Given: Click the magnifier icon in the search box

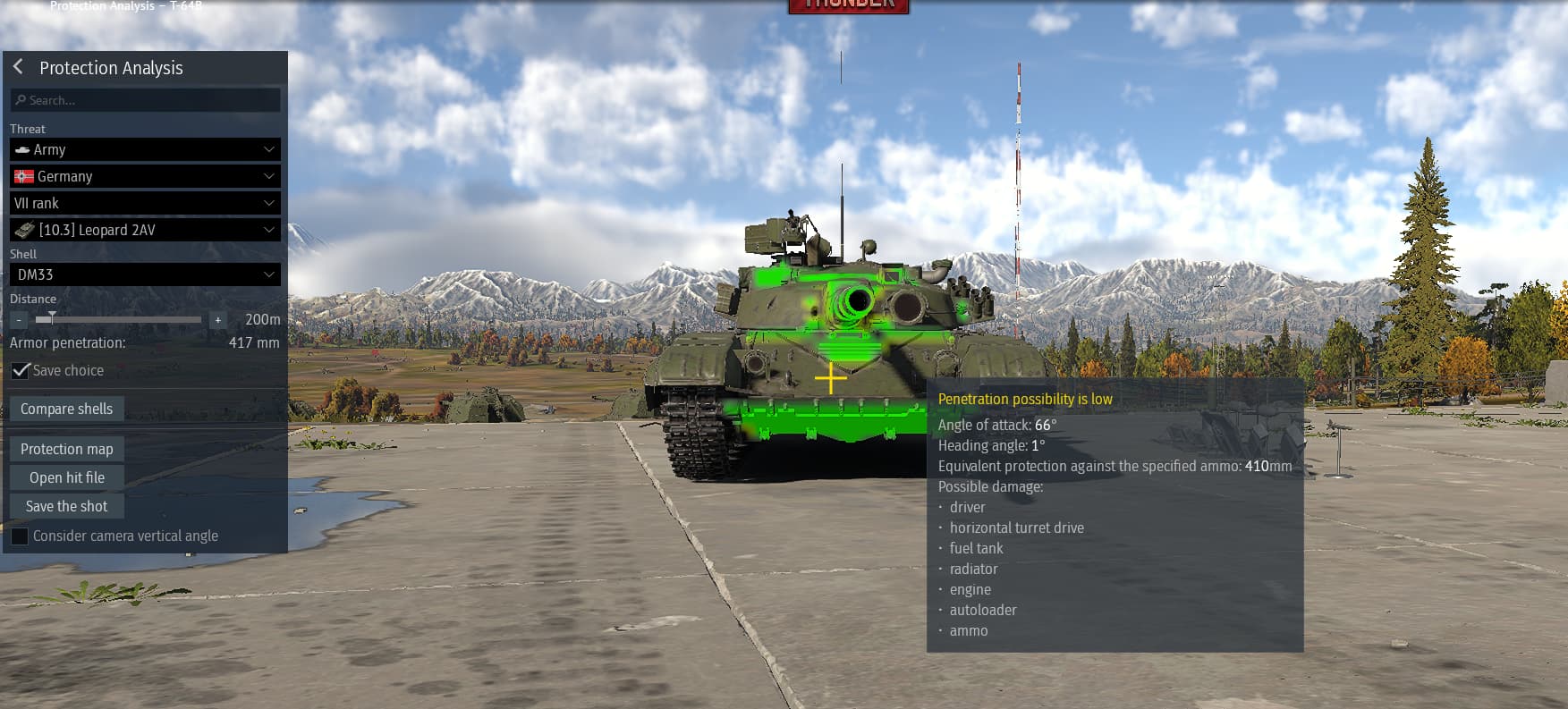Looking at the screenshot, I should point(21,100).
